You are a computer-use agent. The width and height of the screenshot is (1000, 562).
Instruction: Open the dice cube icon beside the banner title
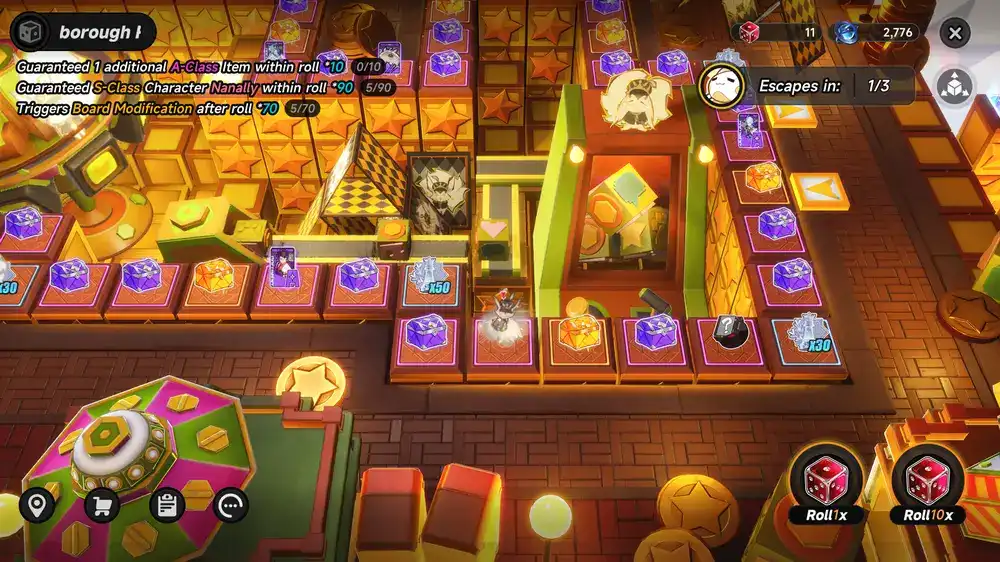(x=30, y=31)
